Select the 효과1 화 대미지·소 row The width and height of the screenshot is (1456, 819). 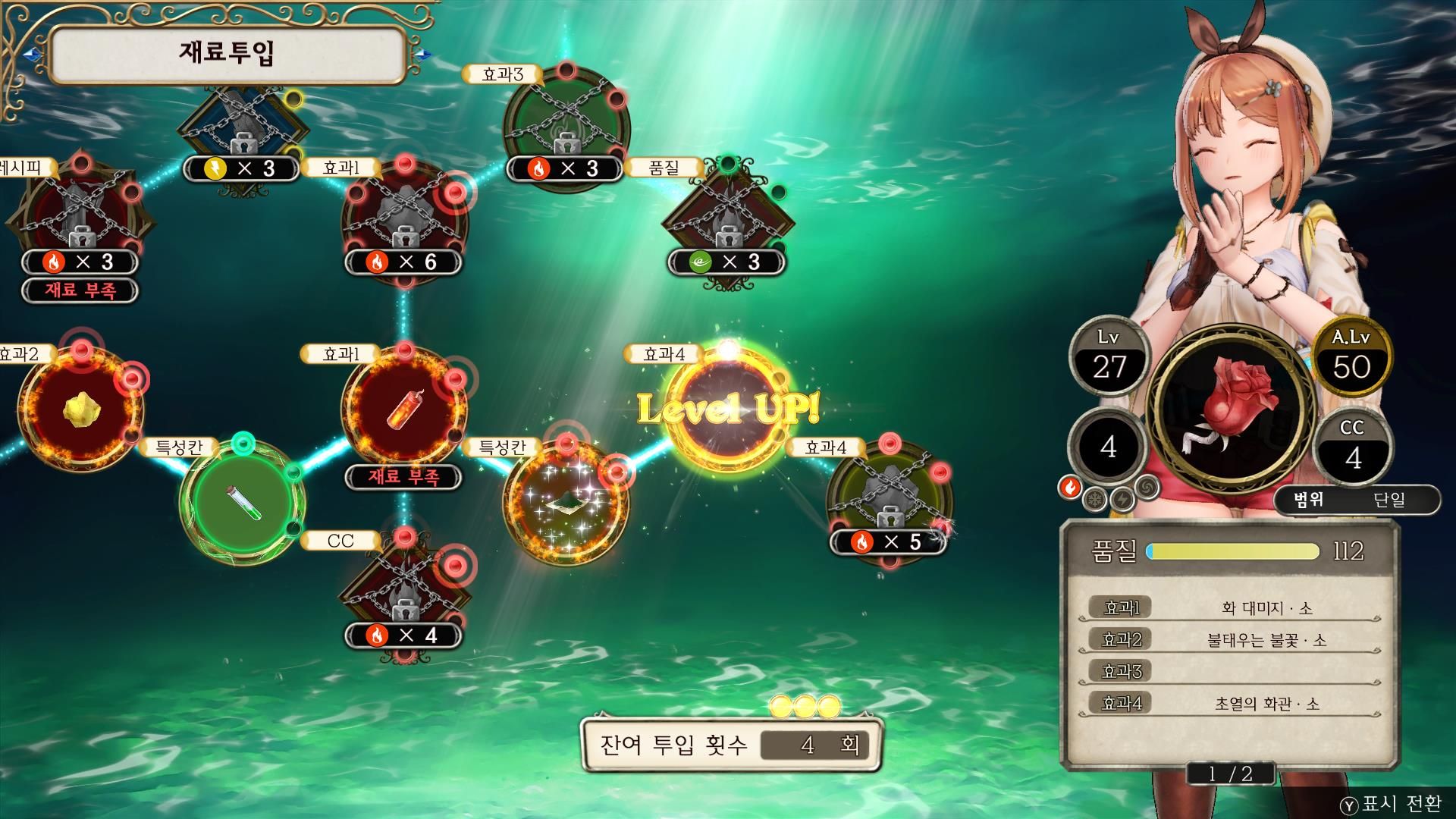pos(1228,608)
